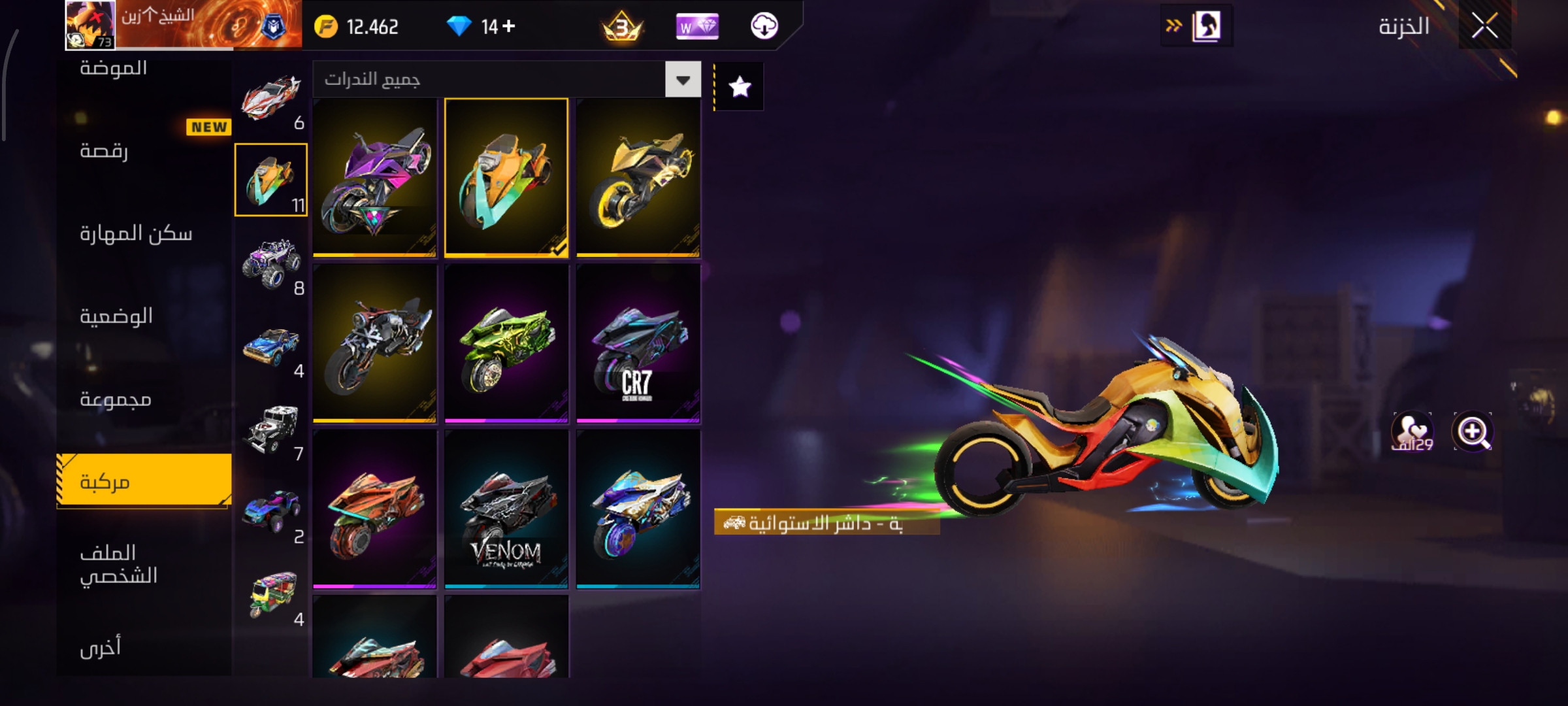
Task: Zoom in on the previewed motorbike
Action: click(x=1473, y=431)
